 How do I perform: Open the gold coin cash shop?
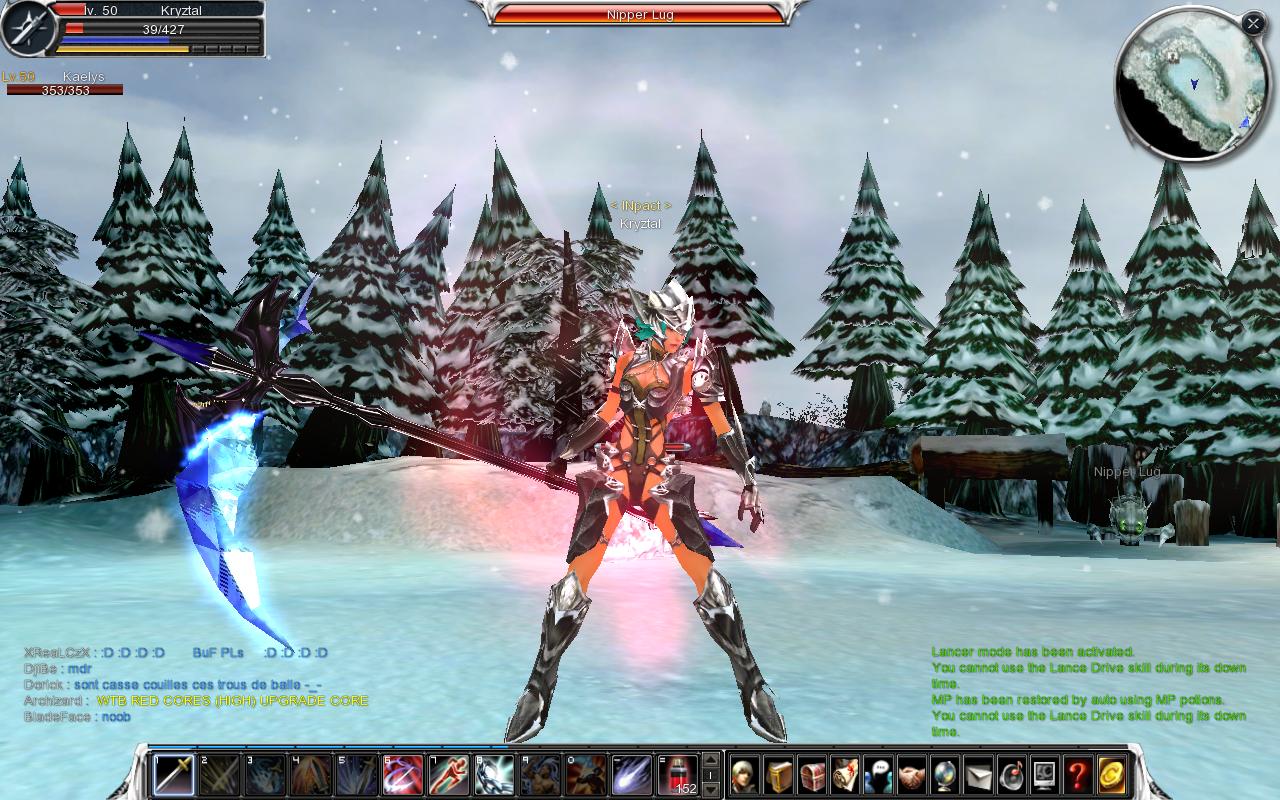pos(1111,775)
